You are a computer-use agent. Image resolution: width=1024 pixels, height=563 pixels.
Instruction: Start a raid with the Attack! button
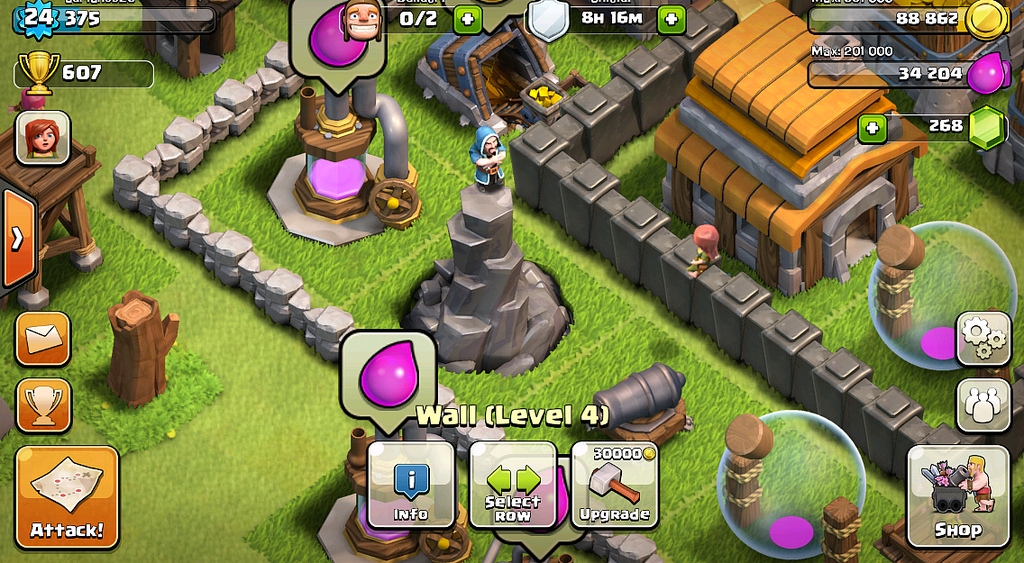(67, 498)
